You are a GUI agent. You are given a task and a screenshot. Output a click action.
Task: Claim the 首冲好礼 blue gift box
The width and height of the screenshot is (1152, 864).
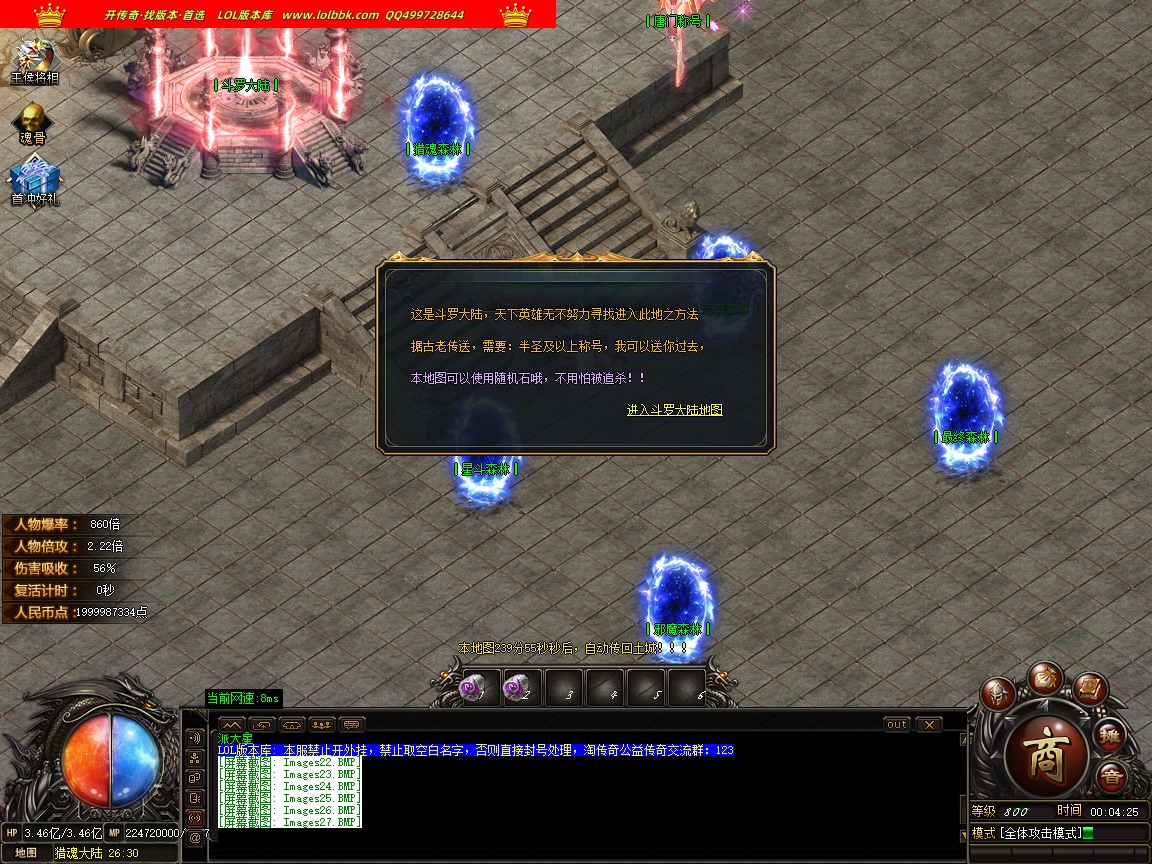(x=35, y=182)
